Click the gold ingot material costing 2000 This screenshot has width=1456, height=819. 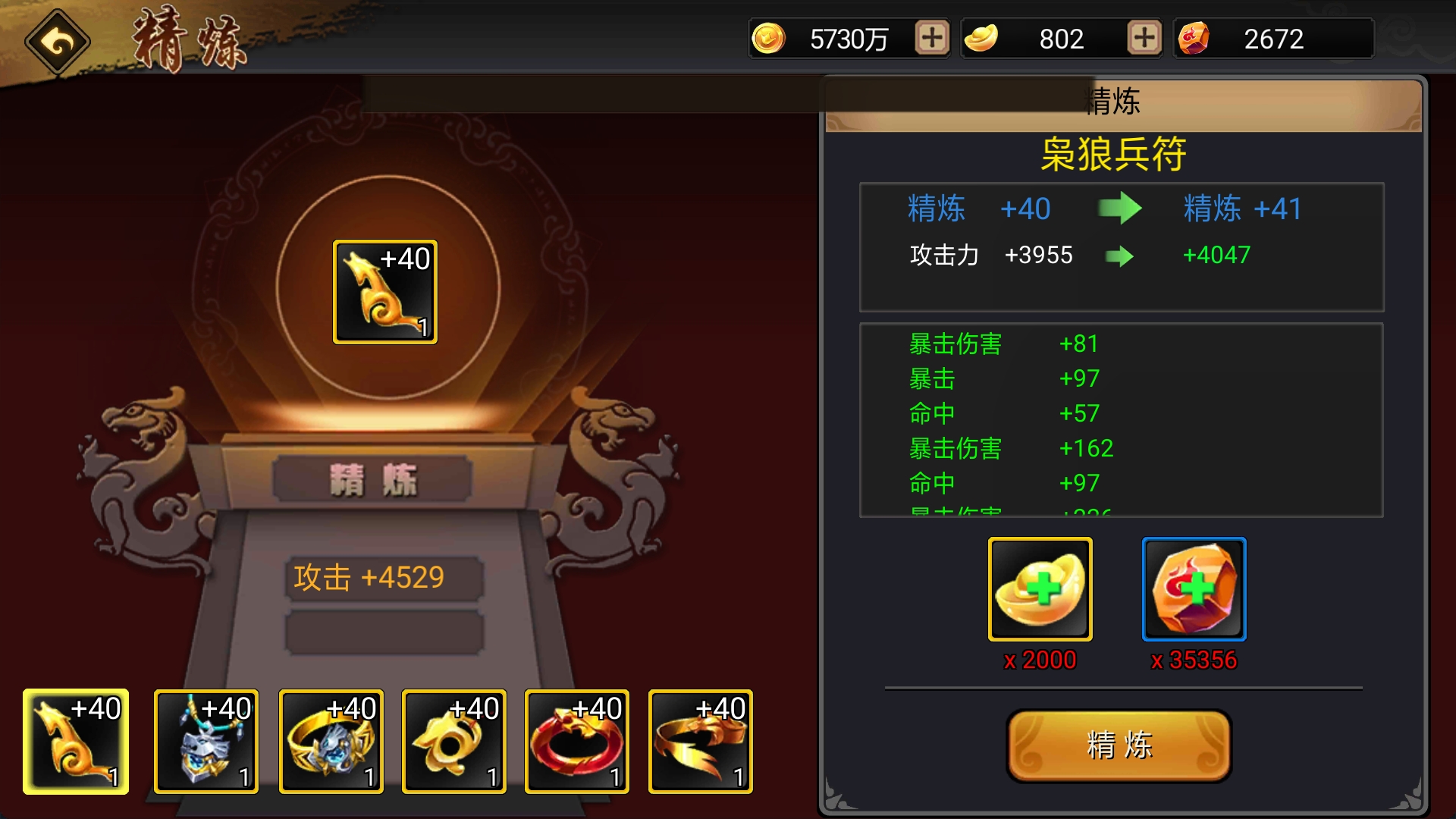1039,589
